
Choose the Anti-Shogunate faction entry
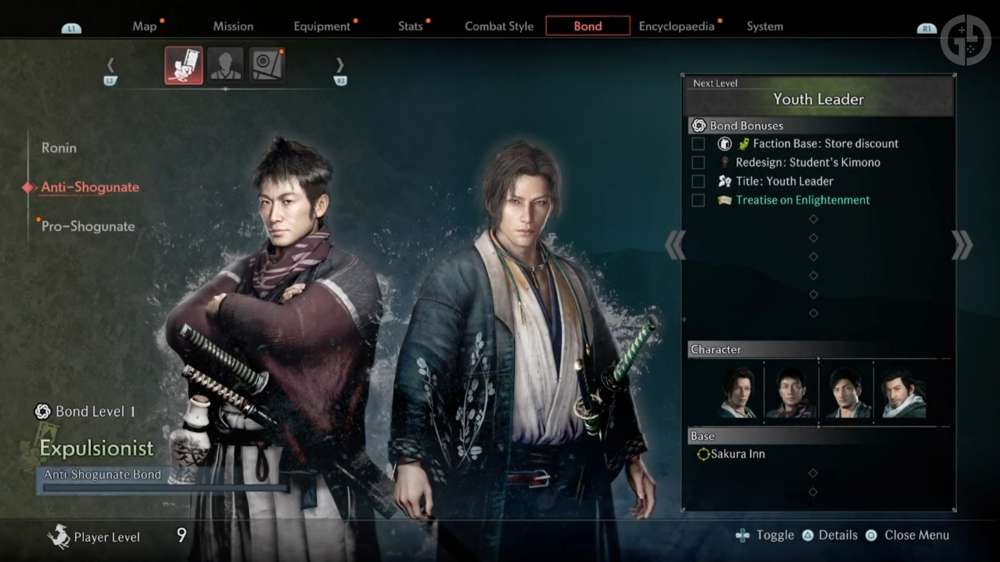pyautogui.click(x=90, y=187)
